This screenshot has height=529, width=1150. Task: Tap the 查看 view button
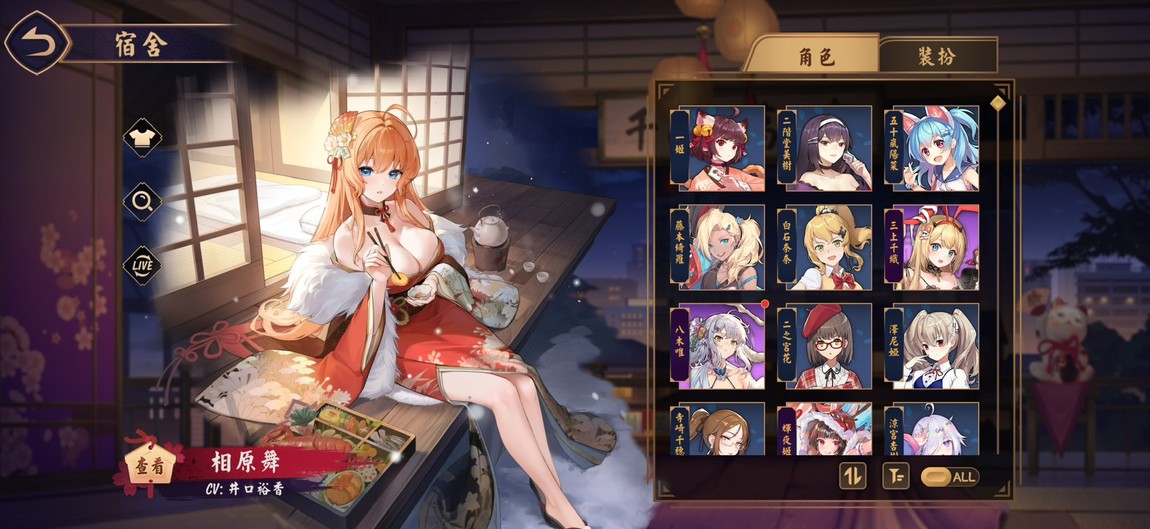click(151, 465)
